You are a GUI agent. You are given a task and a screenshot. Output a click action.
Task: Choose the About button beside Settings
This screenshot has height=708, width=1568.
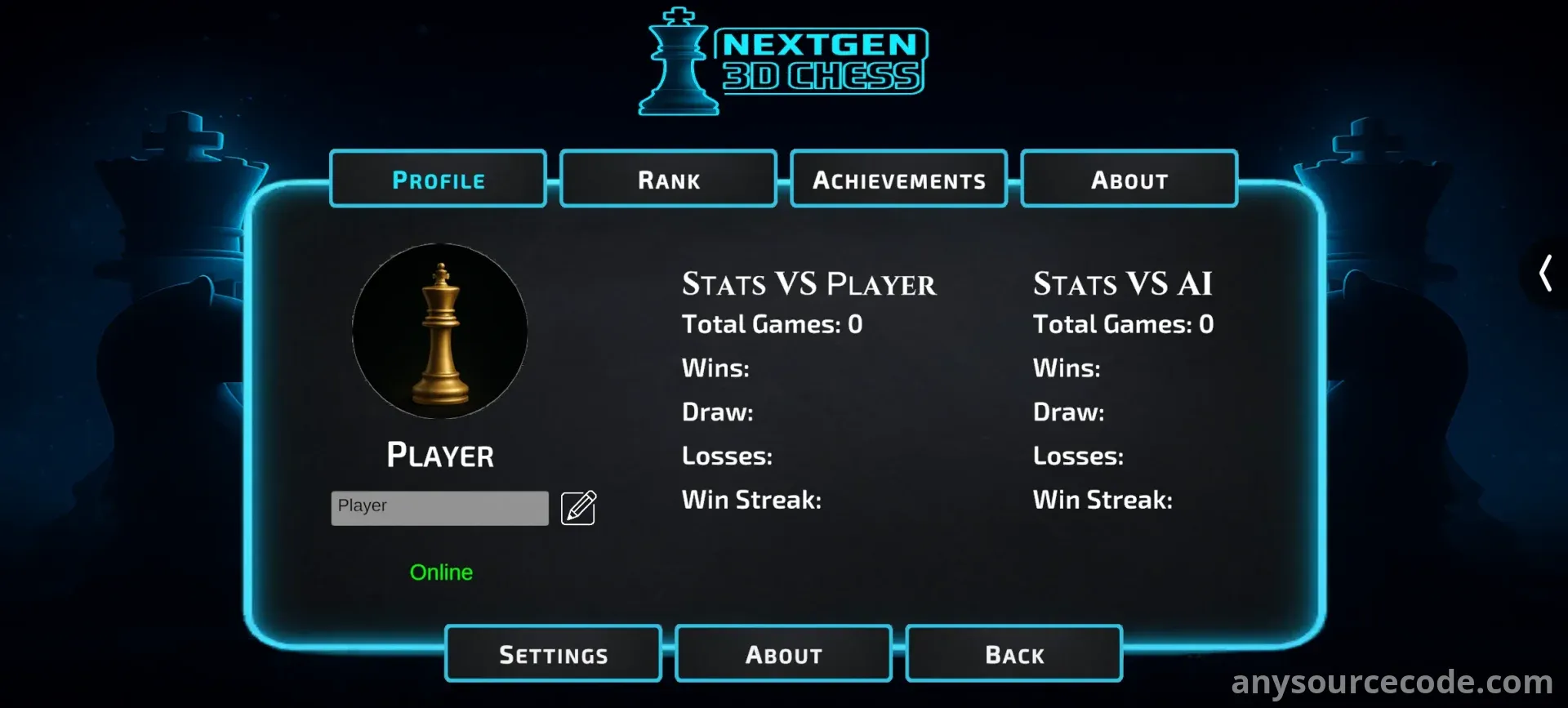click(783, 654)
